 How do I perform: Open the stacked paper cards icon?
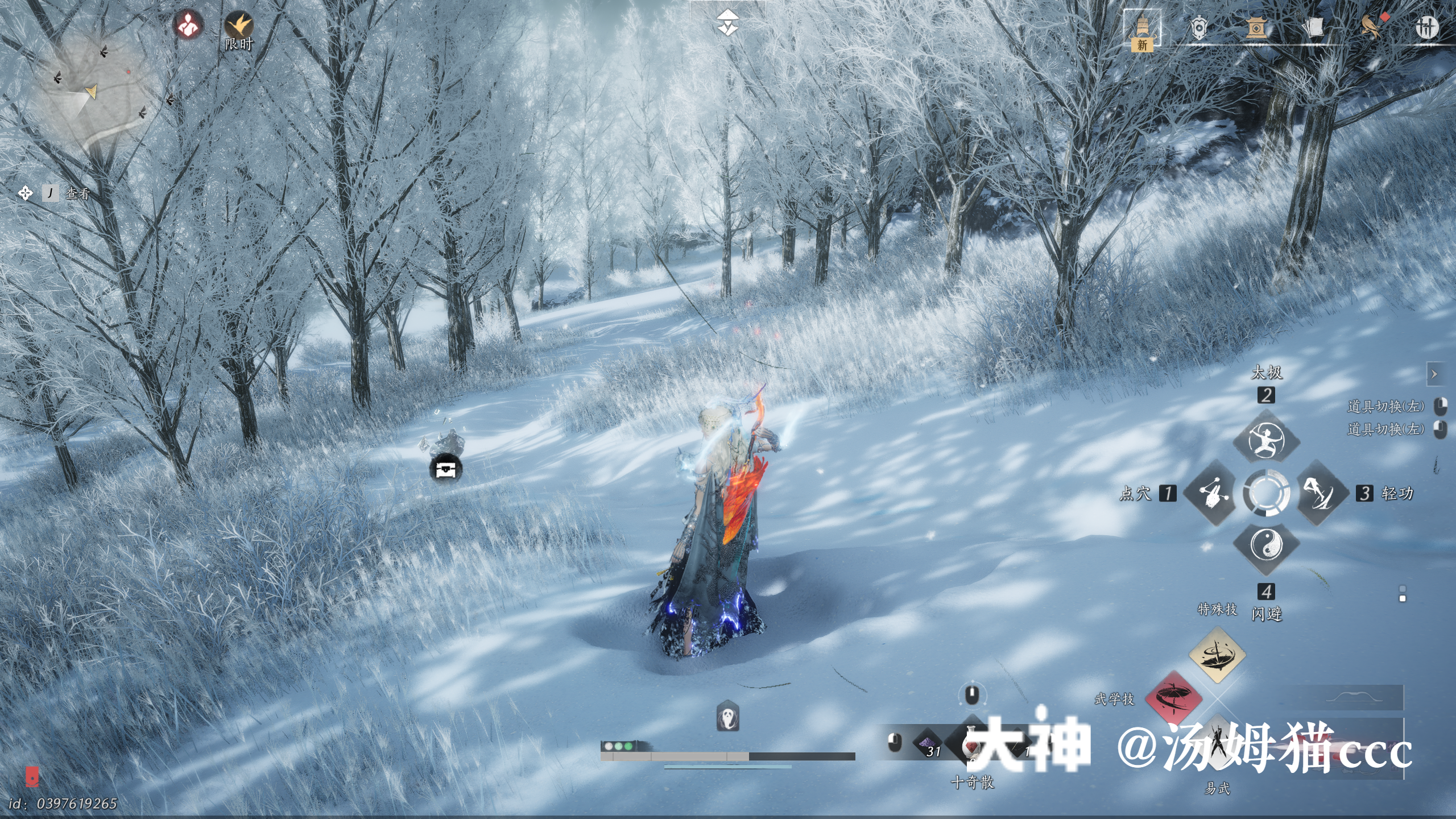pyautogui.click(x=1314, y=27)
